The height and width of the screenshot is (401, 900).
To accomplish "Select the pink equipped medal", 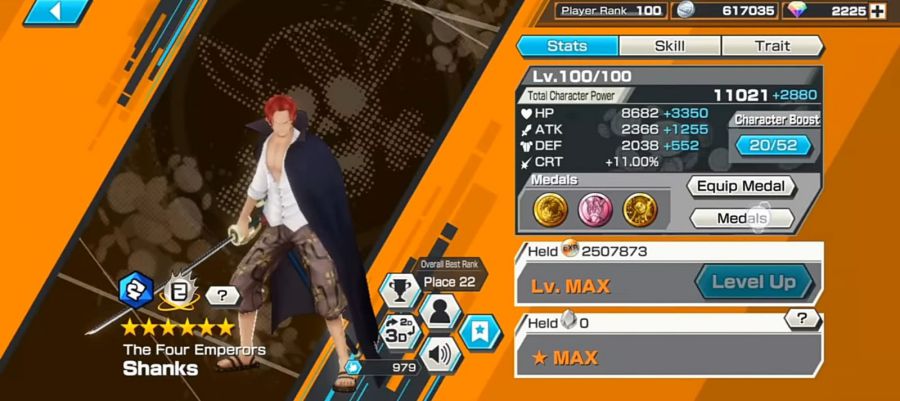I will coord(593,209).
